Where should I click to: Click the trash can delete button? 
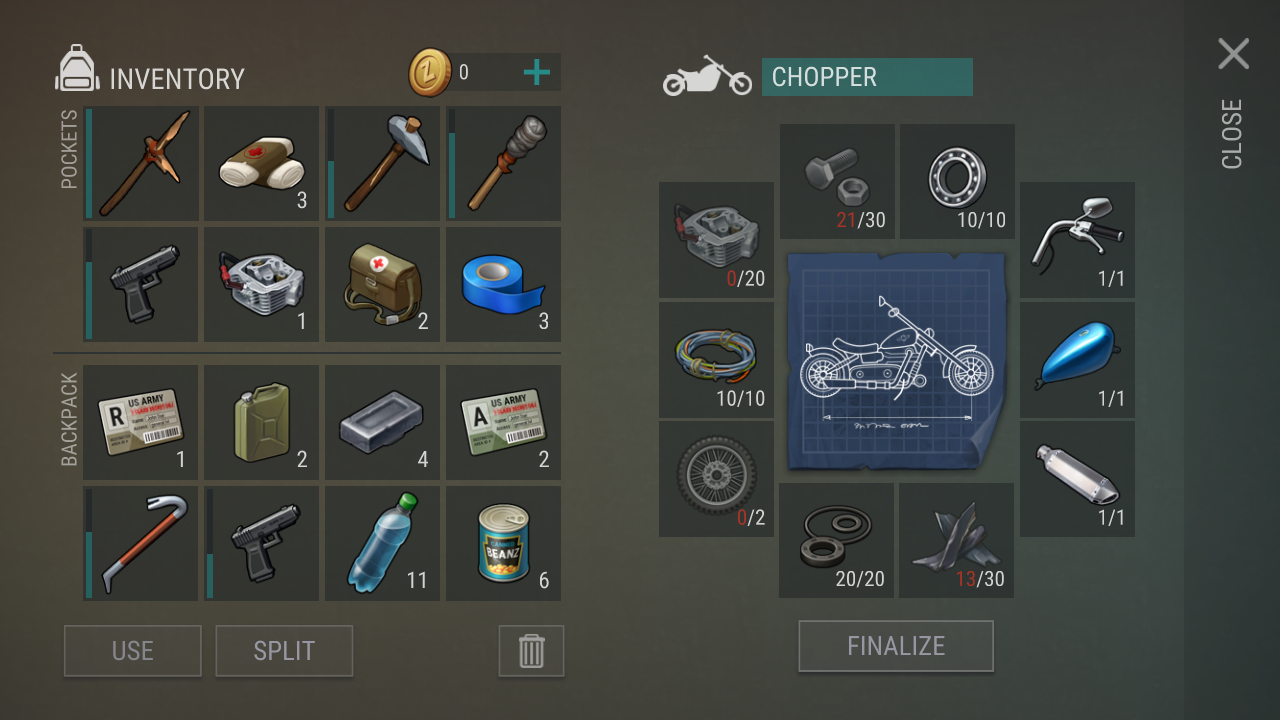click(x=531, y=651)
